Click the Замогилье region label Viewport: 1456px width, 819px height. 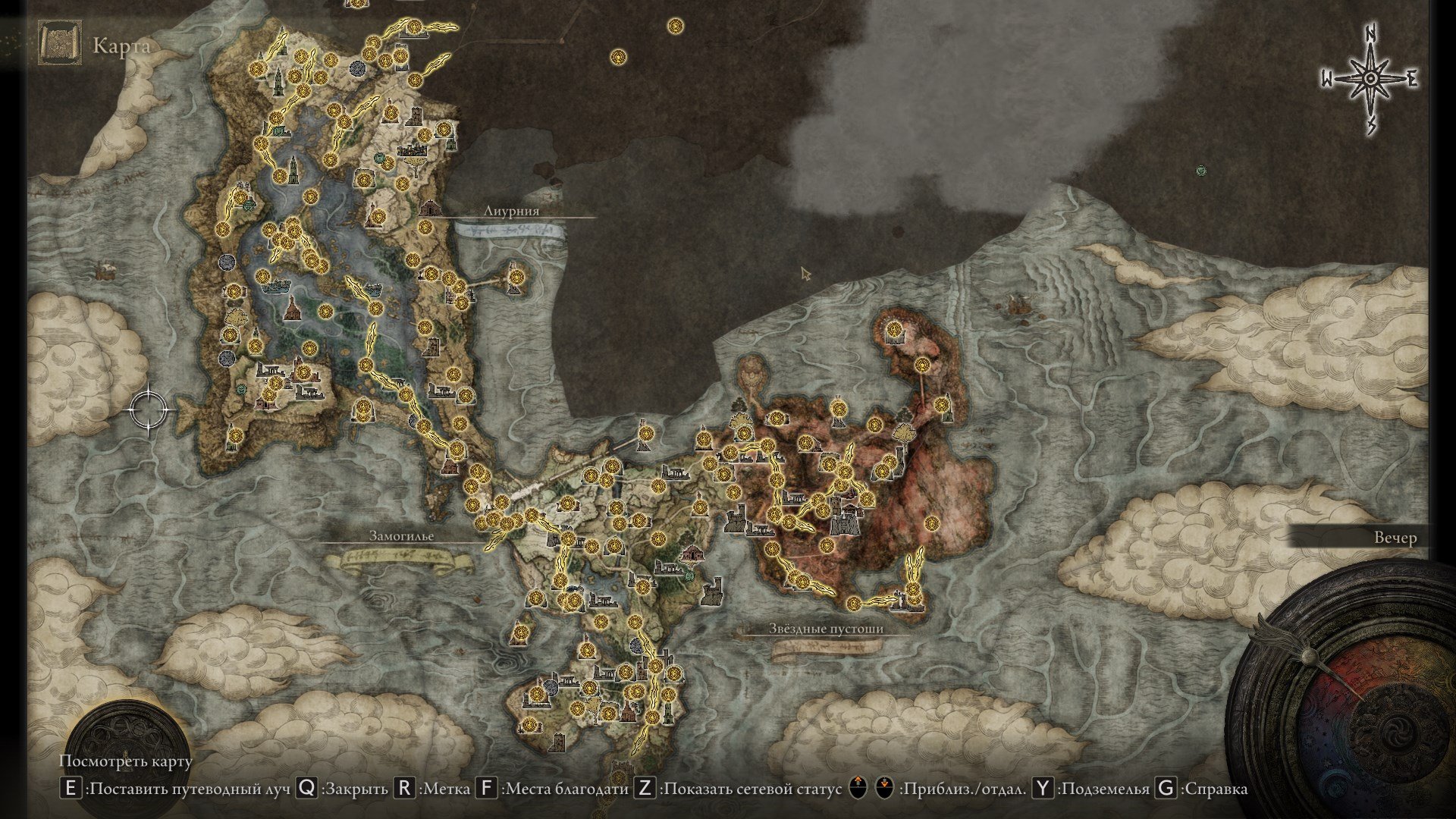(401, 535)
